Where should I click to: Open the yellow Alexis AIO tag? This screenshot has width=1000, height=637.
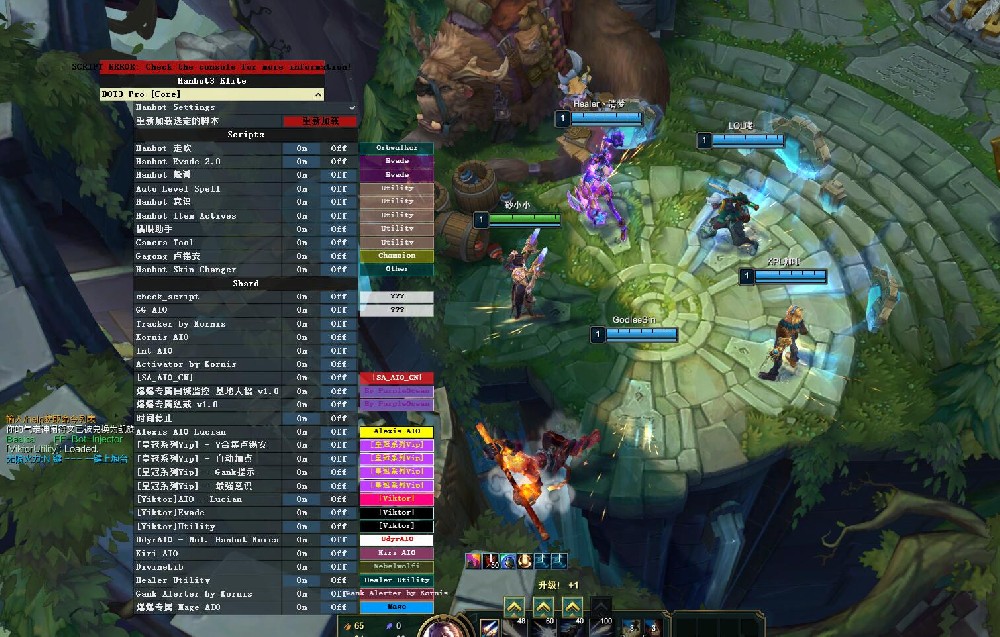pyautogui.click(x=396, y=431)
